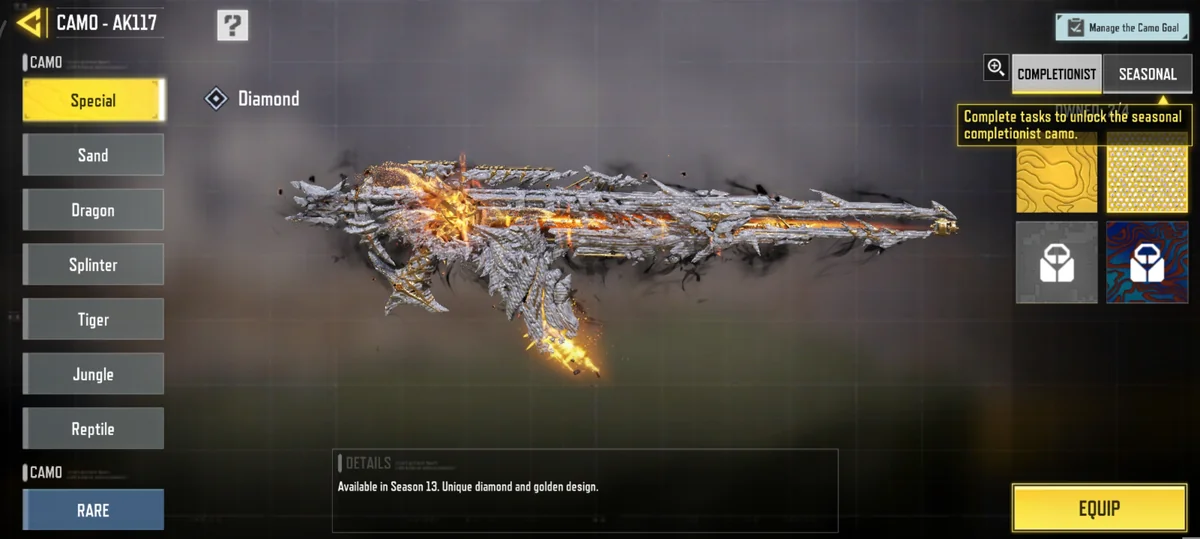Open the Dragon camo category

coord(93,210)
